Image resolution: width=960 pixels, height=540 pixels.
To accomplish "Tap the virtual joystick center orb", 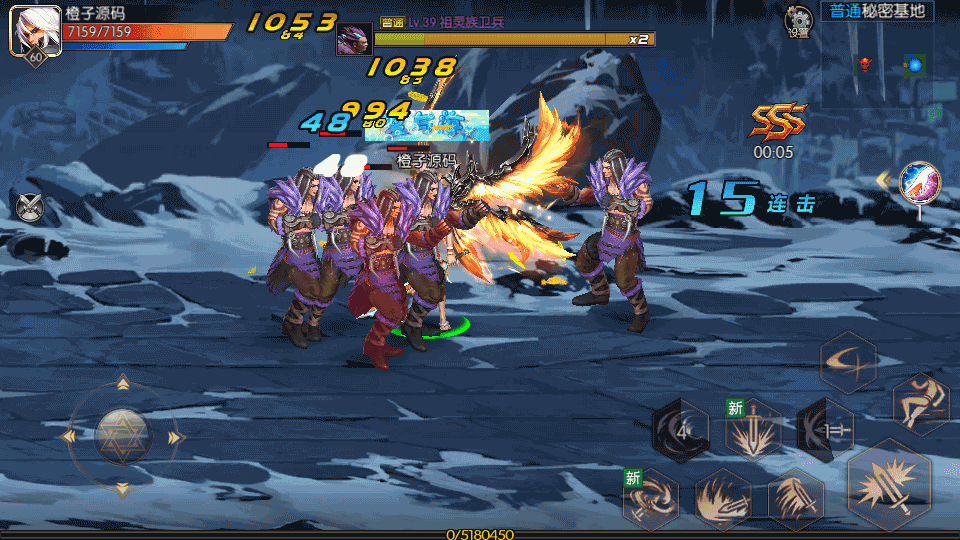I will pyautogui.click(x=122, y=437).
